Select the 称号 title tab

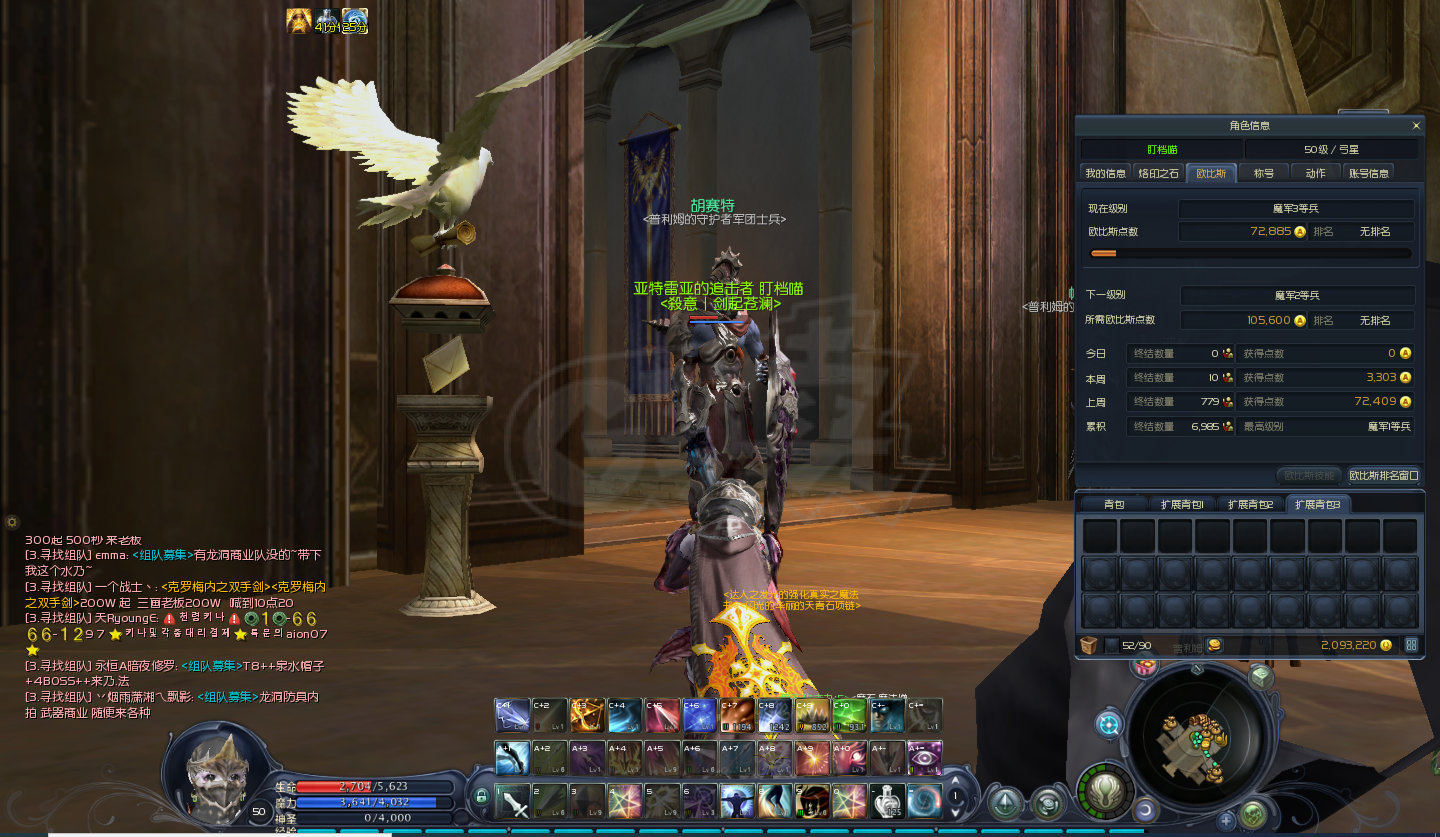pyautogui.click(x=1264, y=173)
